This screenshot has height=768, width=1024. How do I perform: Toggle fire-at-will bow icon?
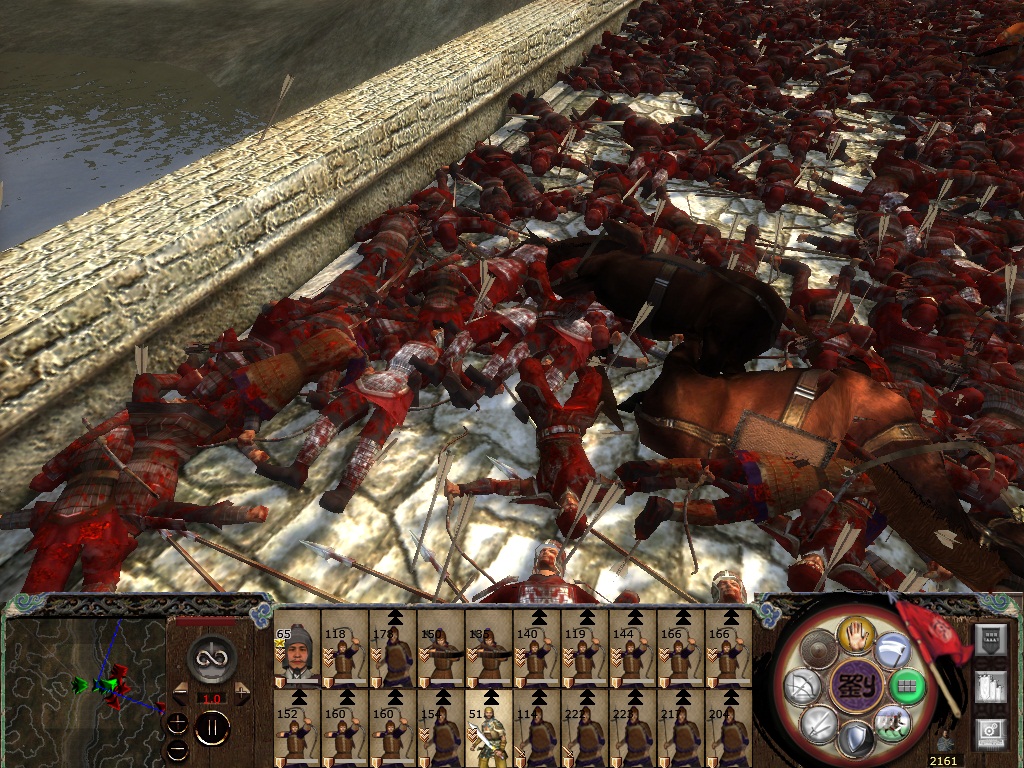click(801, 686)
